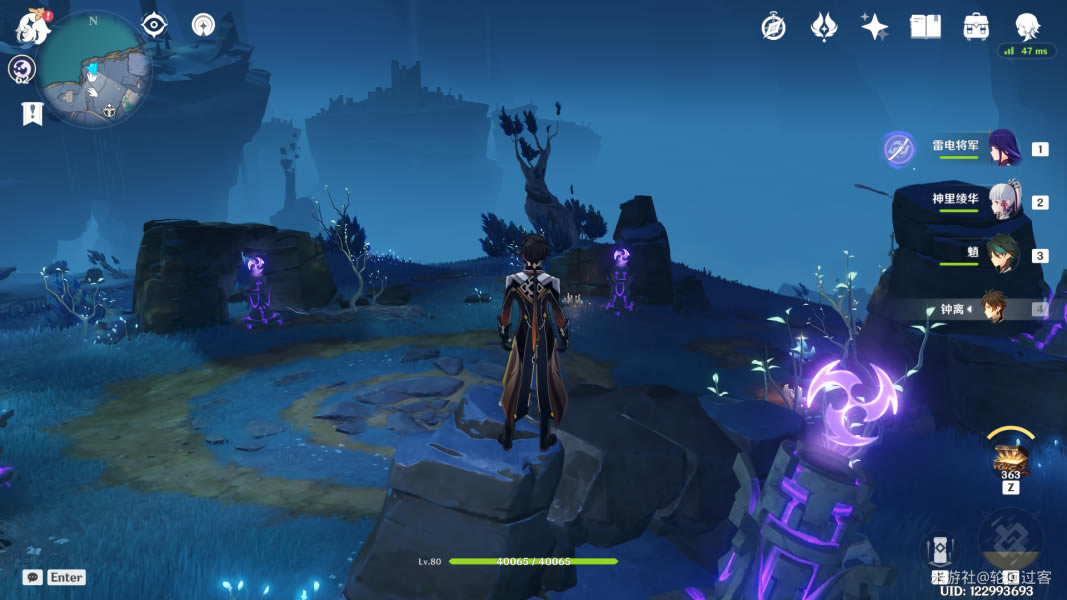
Task: Switch to party member 神里绫华
Action: (1003, 201)
